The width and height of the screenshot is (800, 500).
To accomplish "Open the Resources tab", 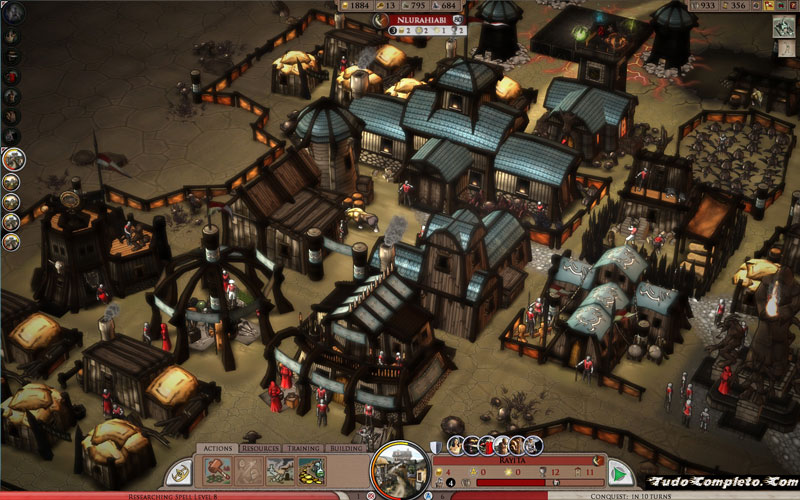I will tap(259, 449).
